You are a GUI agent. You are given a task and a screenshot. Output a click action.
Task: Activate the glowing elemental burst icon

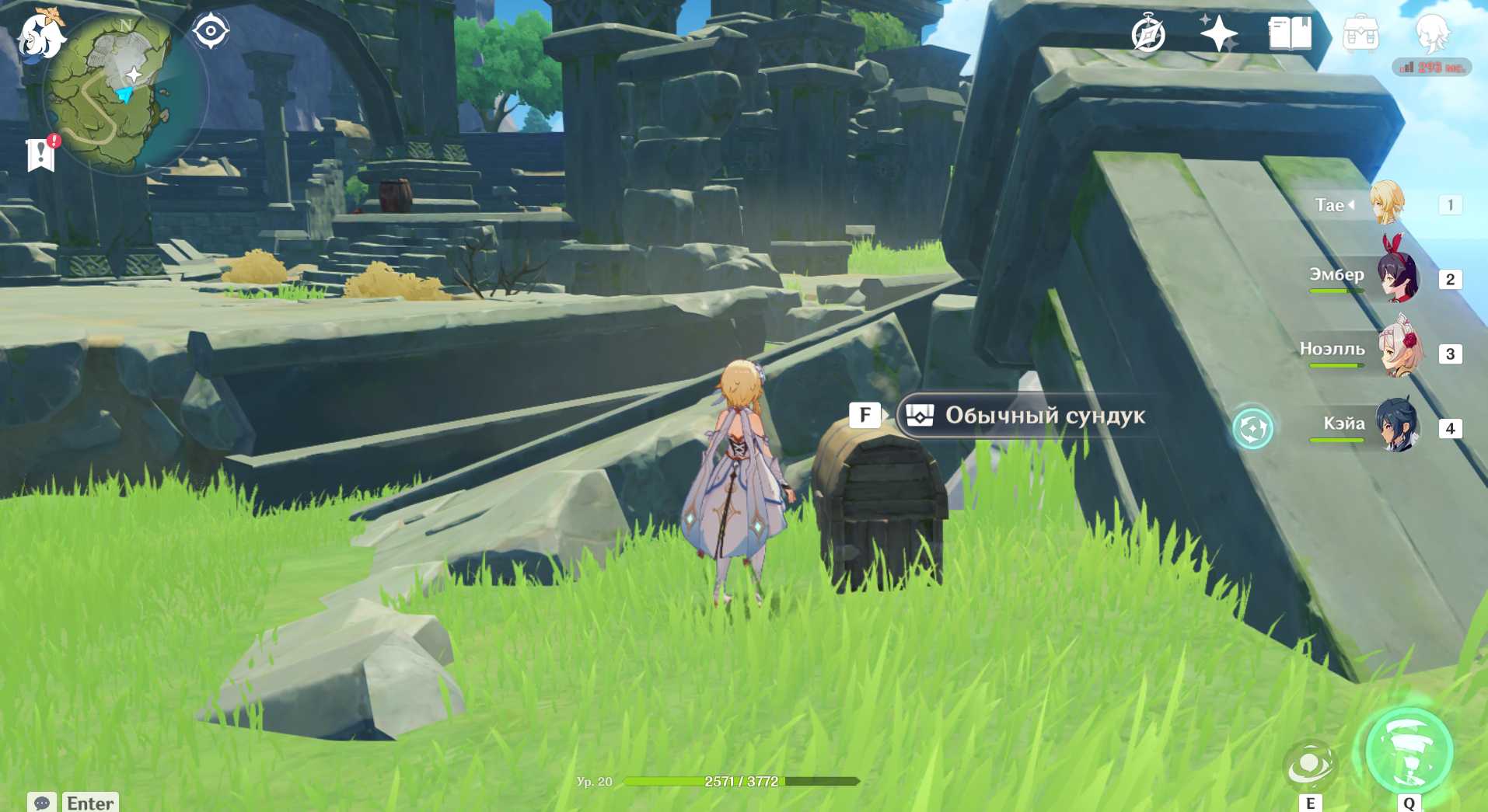coord(1409,752)
